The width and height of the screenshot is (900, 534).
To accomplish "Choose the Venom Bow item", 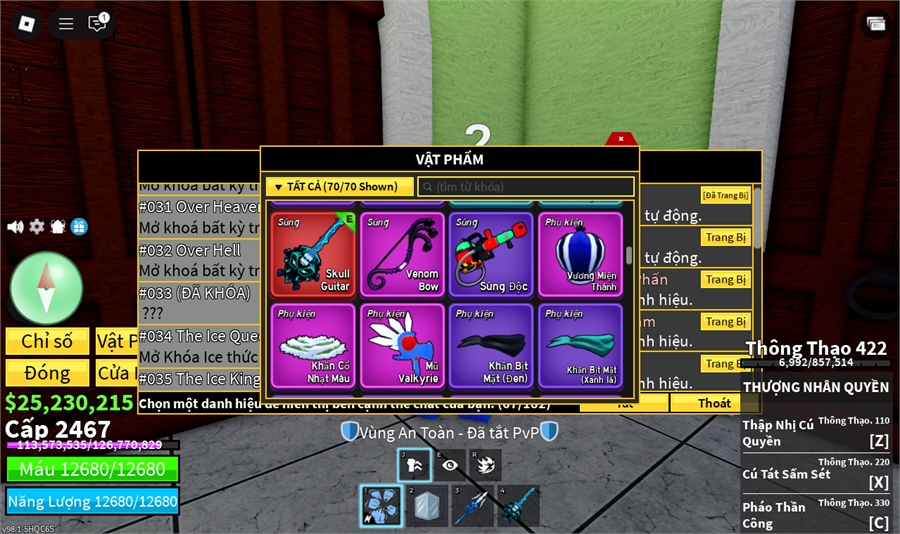I will [x=402, y=254].
